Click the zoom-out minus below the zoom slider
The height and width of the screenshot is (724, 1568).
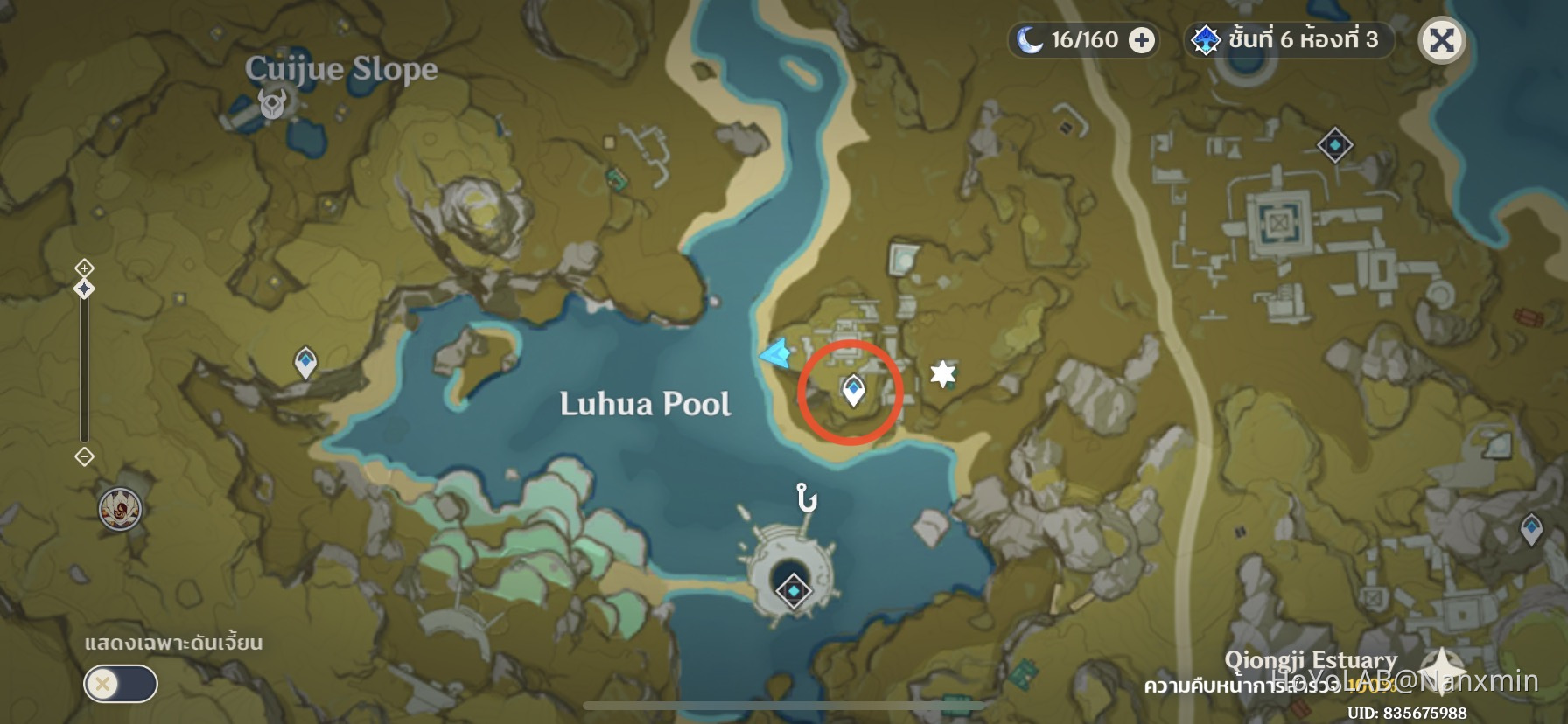point(84,456)
